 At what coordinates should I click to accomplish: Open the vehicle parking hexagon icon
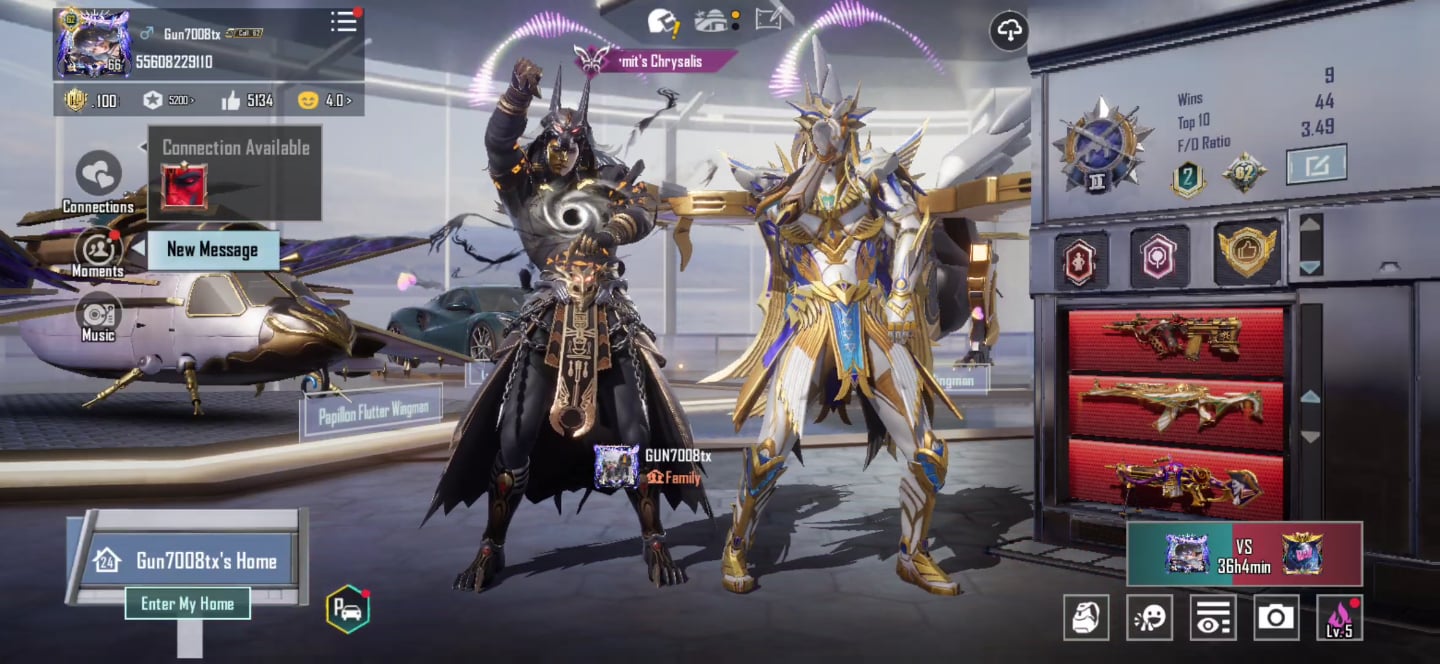click(x=348, y=609)
